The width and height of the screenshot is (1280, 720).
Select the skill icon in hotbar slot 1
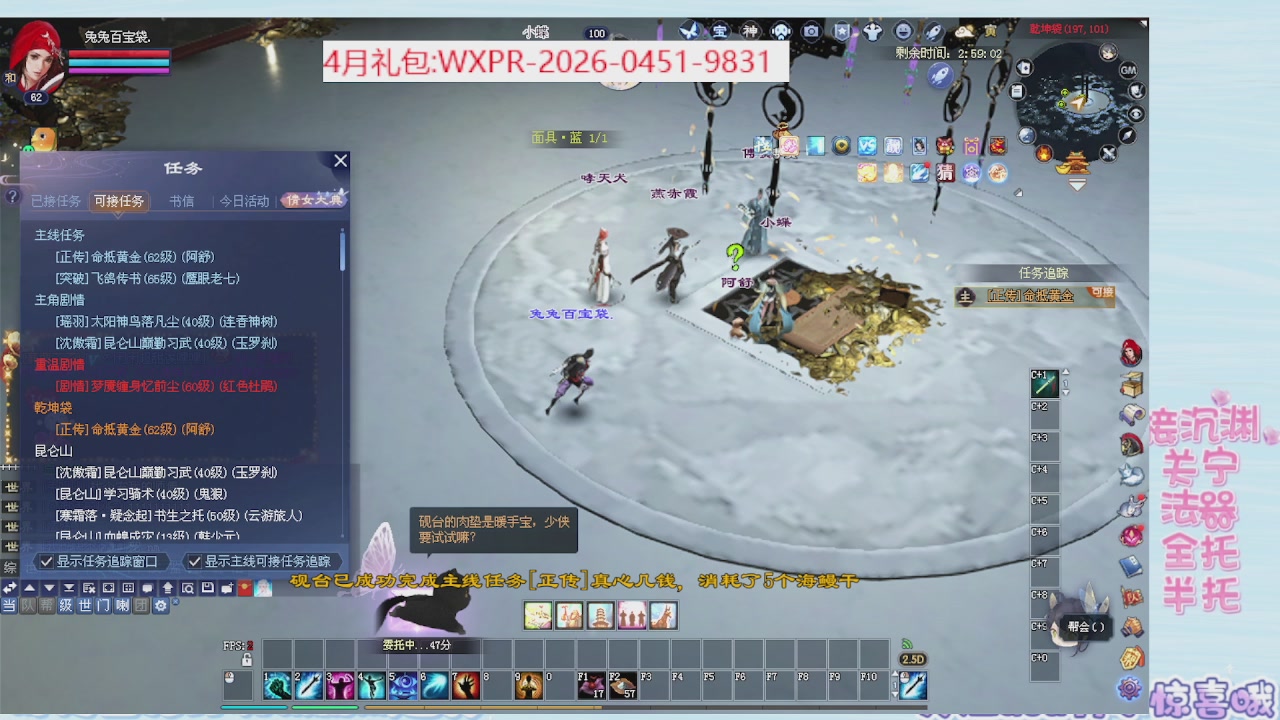coord(277,687)
